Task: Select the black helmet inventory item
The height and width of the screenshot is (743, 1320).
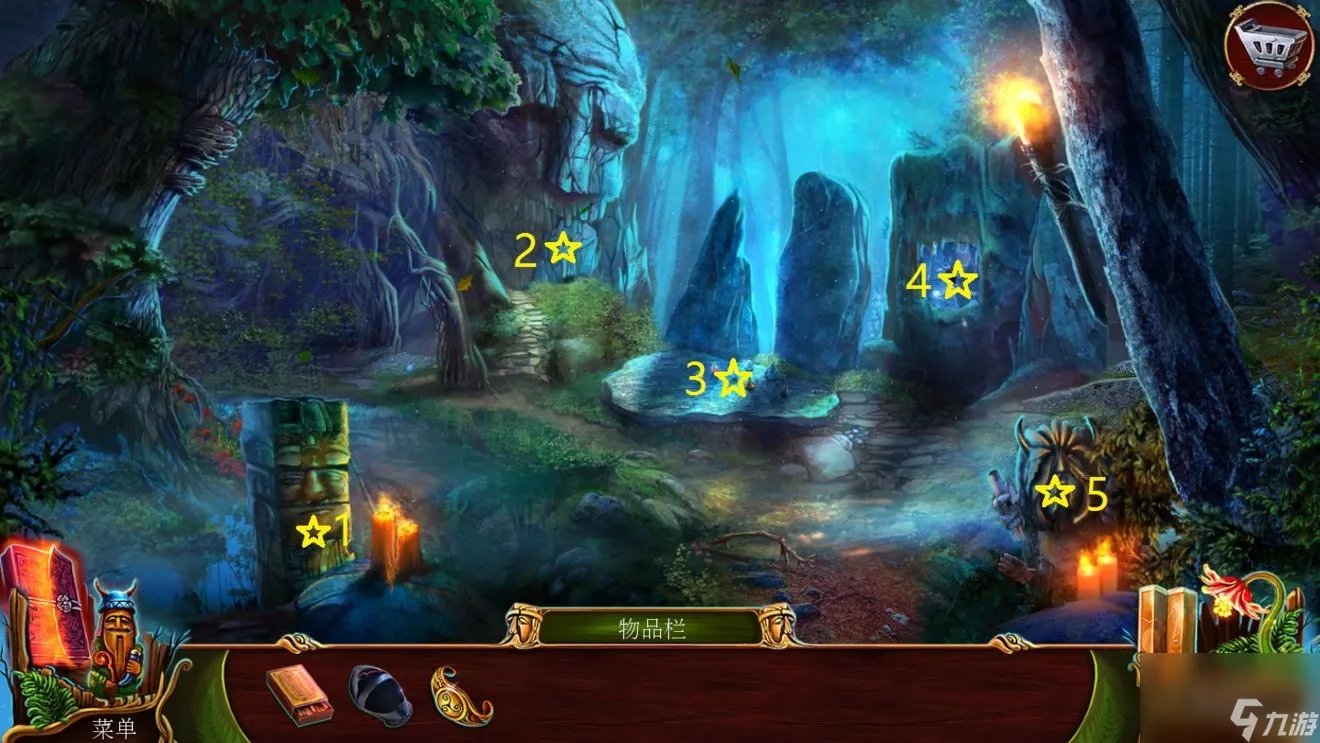Action: (x=380, y=693)
